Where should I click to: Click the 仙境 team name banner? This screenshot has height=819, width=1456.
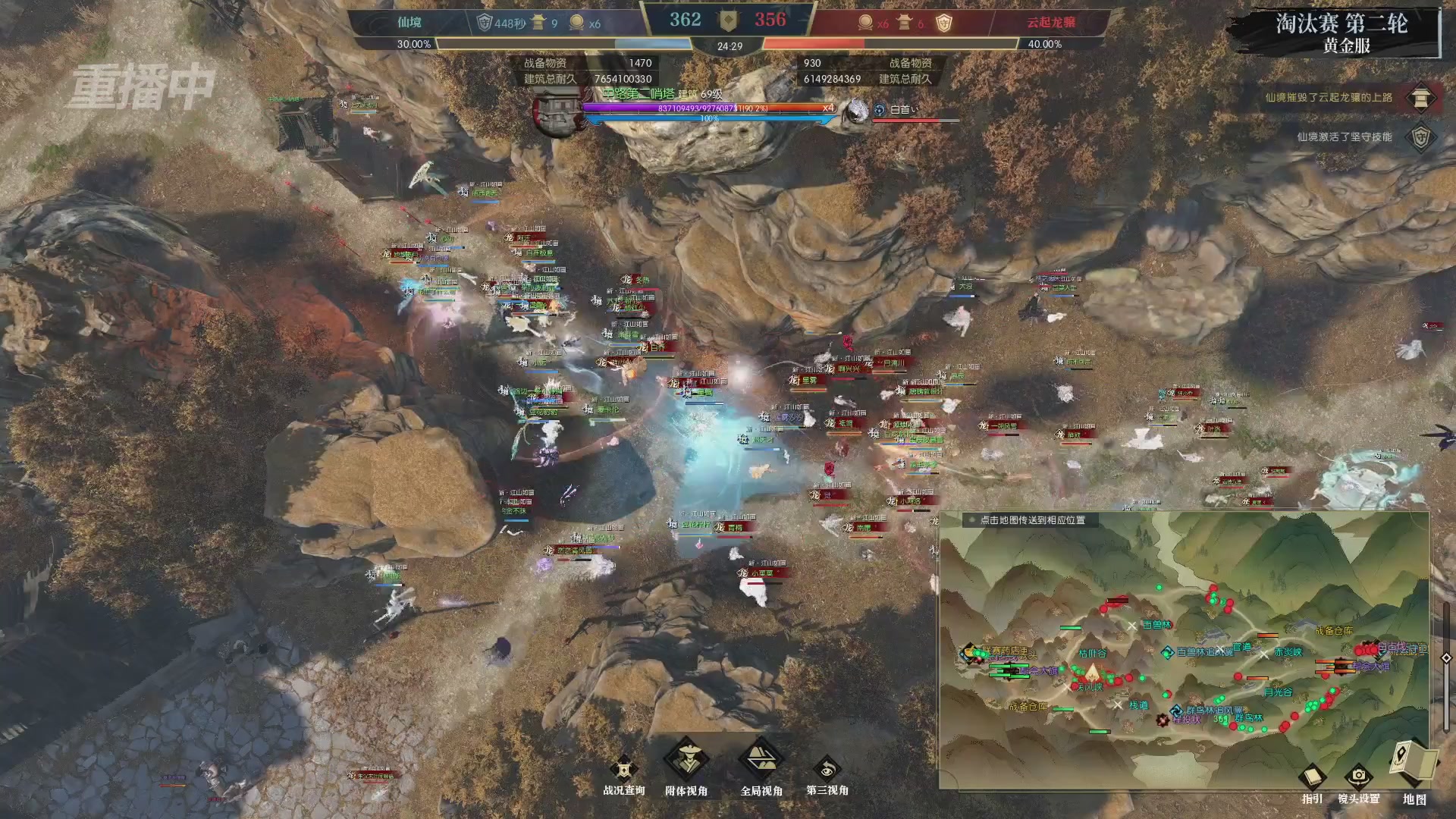click(x=409, y=23)
